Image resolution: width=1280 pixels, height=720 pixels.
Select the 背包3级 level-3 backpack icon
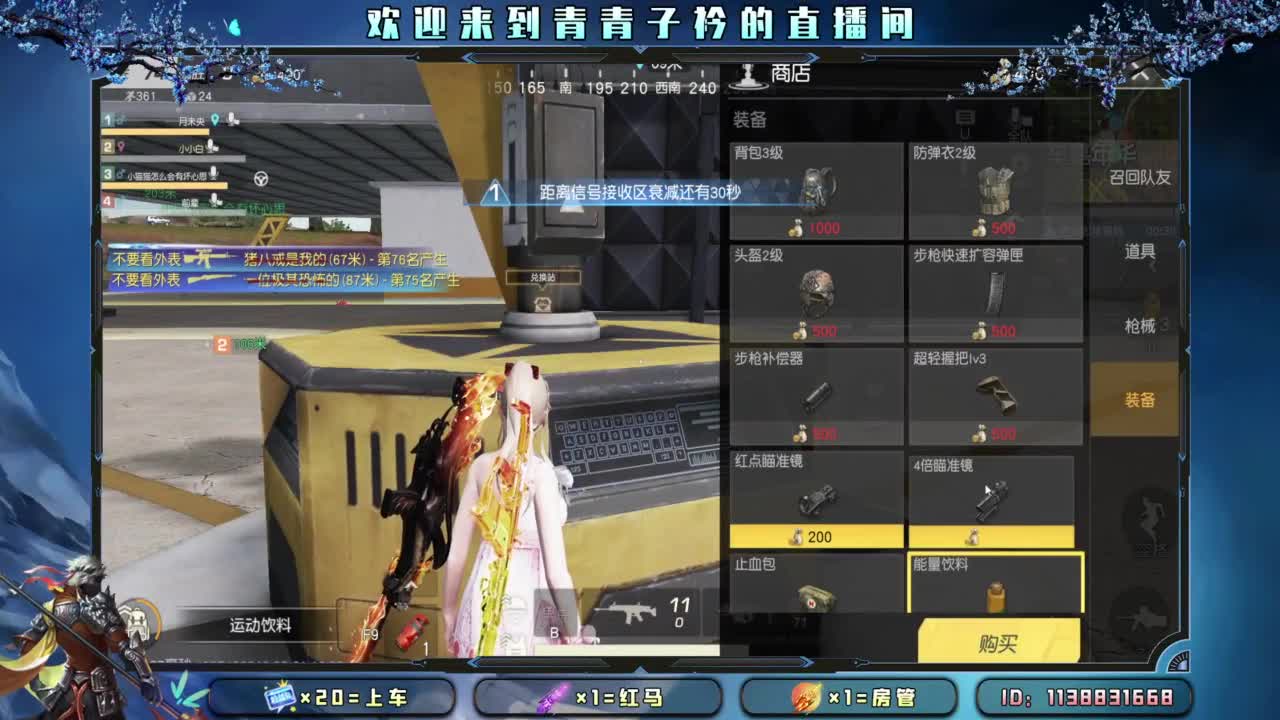pyautogui.click(x=818, y=190)
